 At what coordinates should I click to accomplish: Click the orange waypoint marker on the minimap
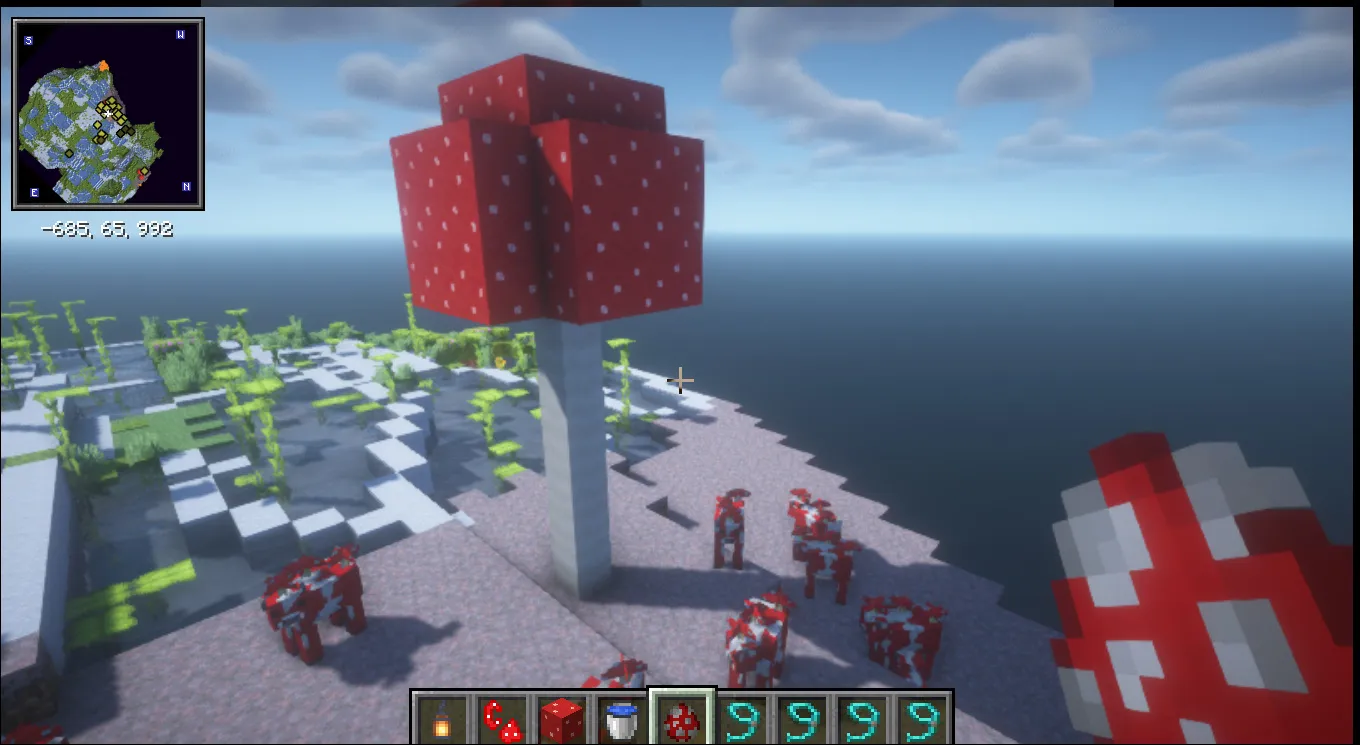coord(104,66)
